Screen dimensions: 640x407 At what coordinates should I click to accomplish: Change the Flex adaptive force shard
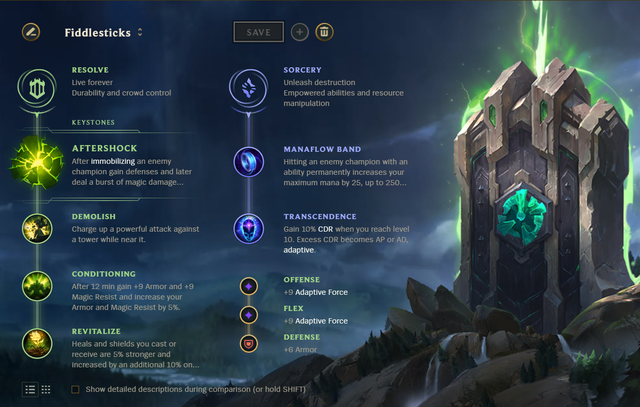pos(248,314)
